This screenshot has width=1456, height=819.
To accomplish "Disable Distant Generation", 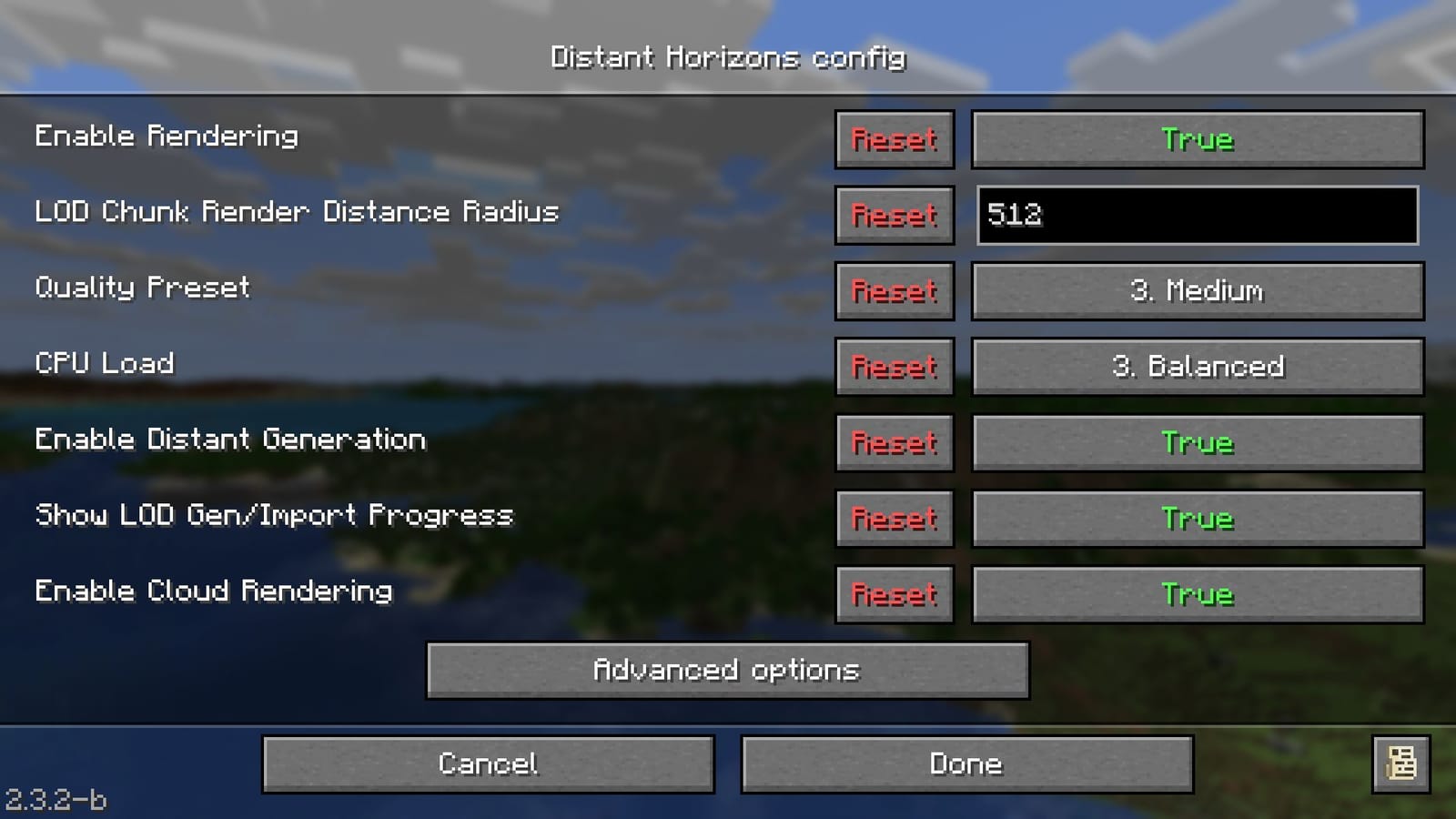I will (x=1196, y=443).
